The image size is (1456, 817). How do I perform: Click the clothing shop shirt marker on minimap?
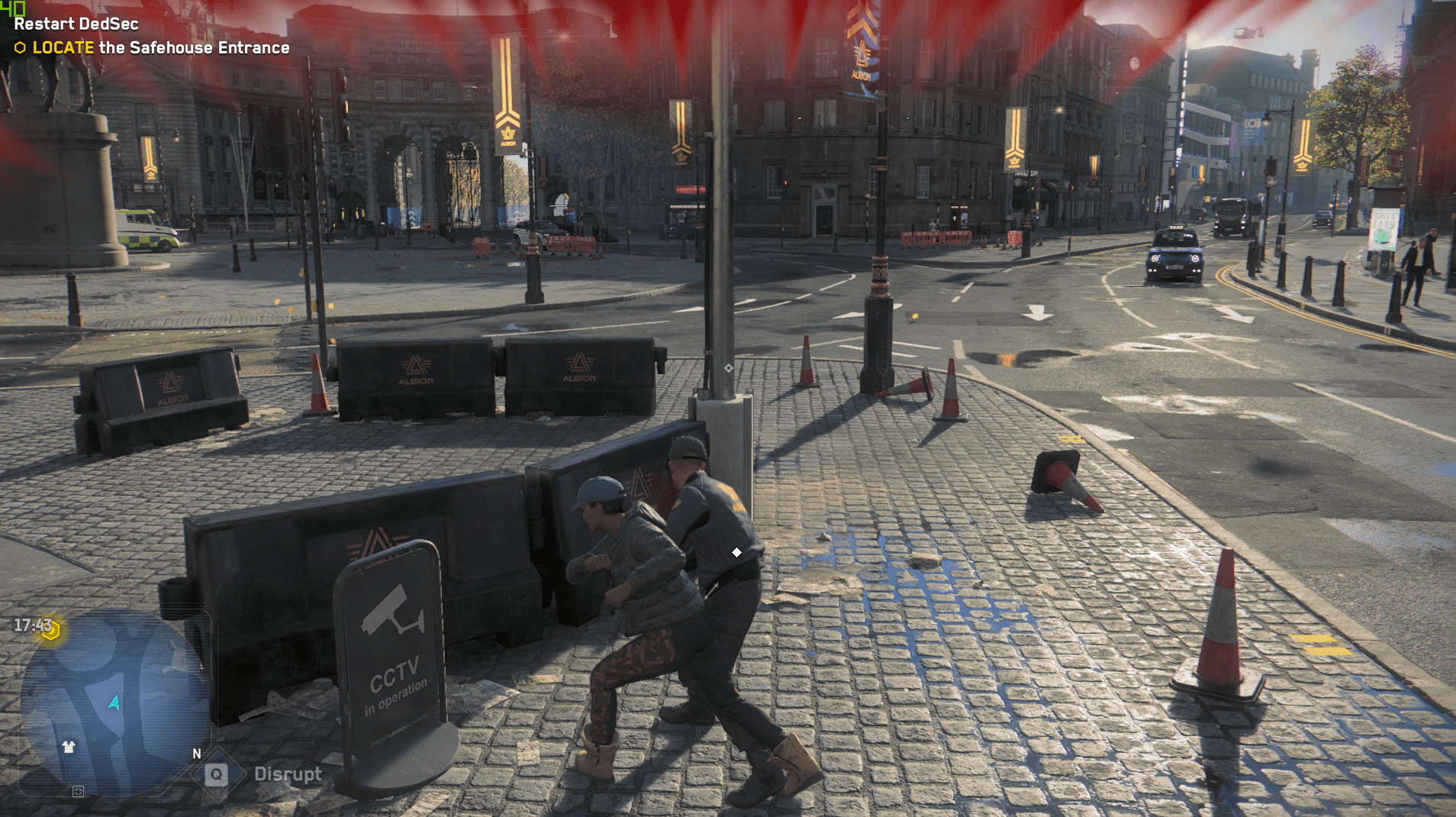69,747
